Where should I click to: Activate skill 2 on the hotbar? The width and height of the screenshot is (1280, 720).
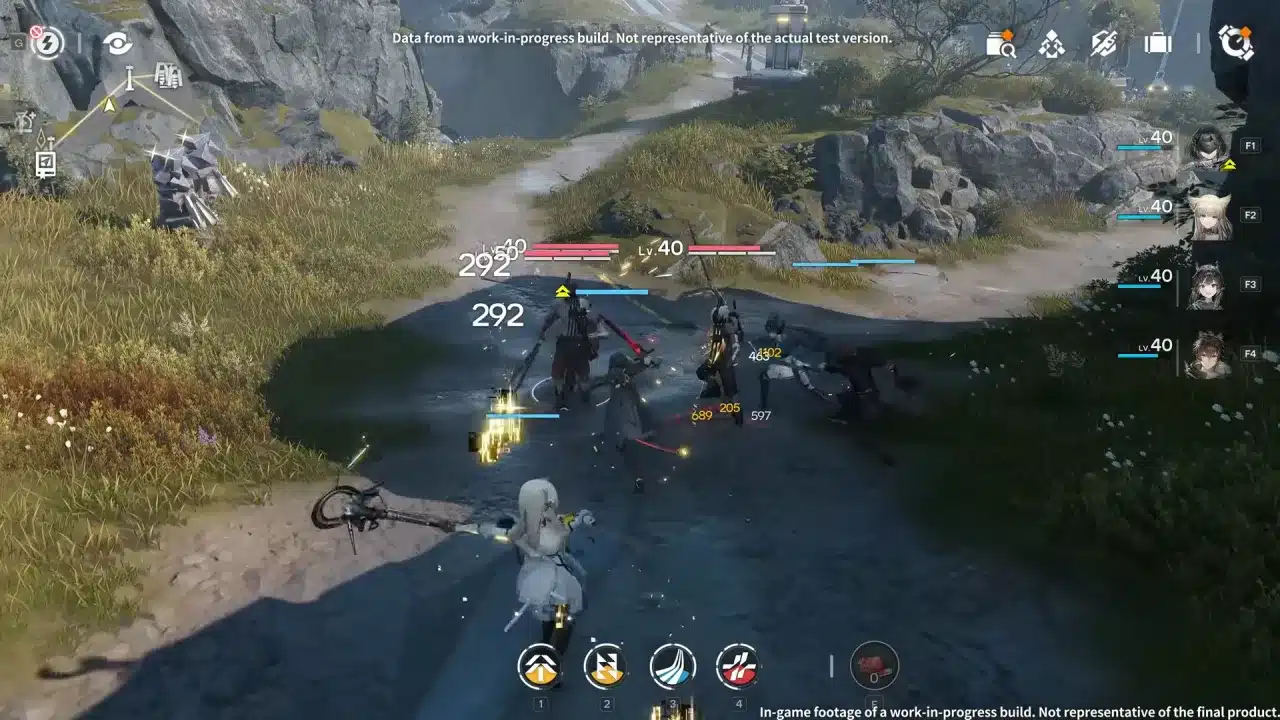tap(605, 665)
